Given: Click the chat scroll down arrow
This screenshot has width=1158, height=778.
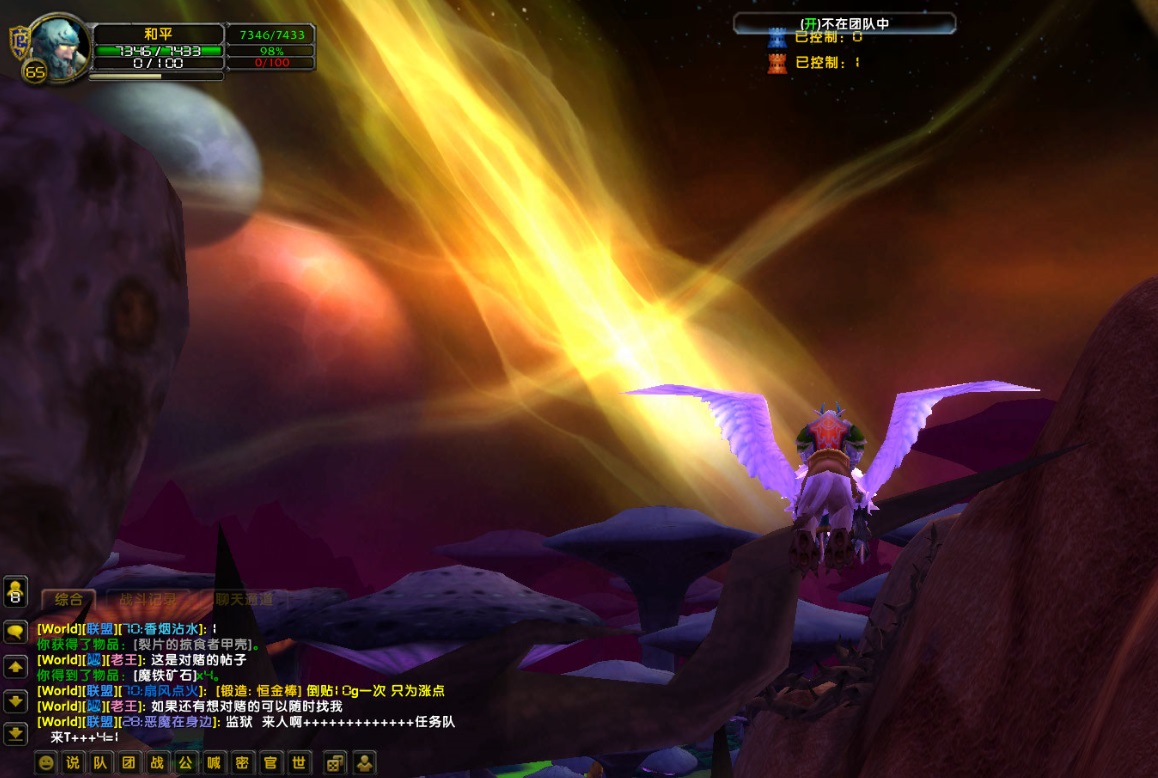Looking at the screenshot, I should pyautogui.click(x=15, y=700).
